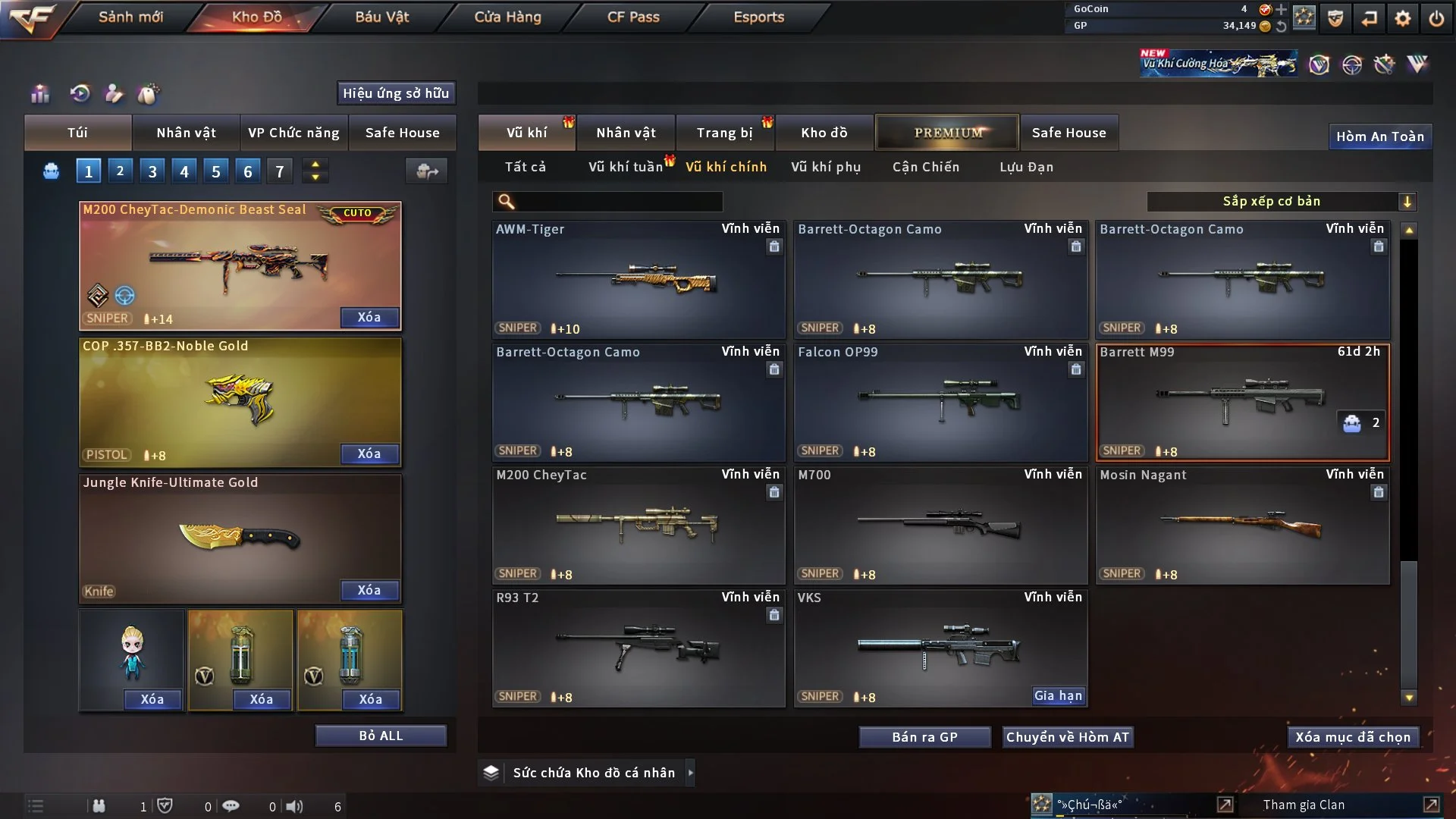1456x819 pixels.
Task: Open the Cửa Hàng shop menu
Action: point(507,17)
